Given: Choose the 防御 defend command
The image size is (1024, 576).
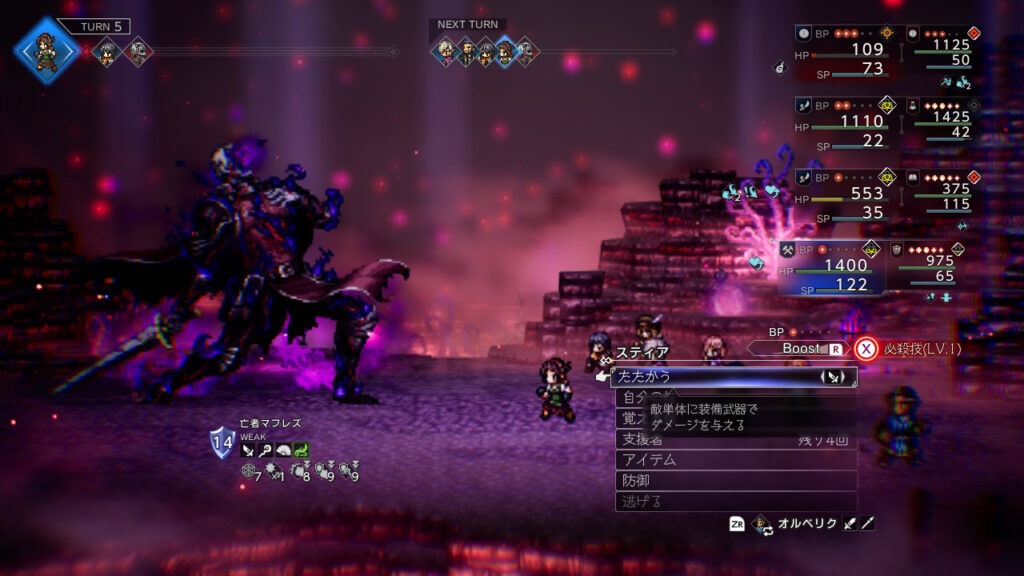Looking at the screenshot, I should [x=735, y=480].
